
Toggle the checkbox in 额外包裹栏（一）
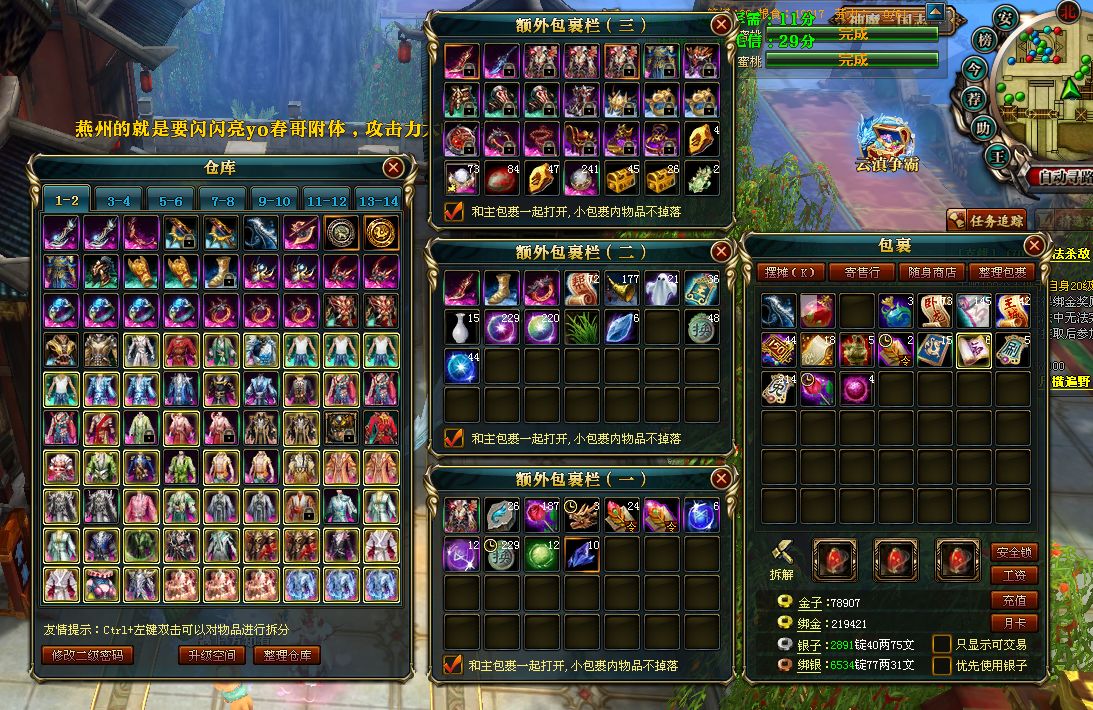click(453, 664)
